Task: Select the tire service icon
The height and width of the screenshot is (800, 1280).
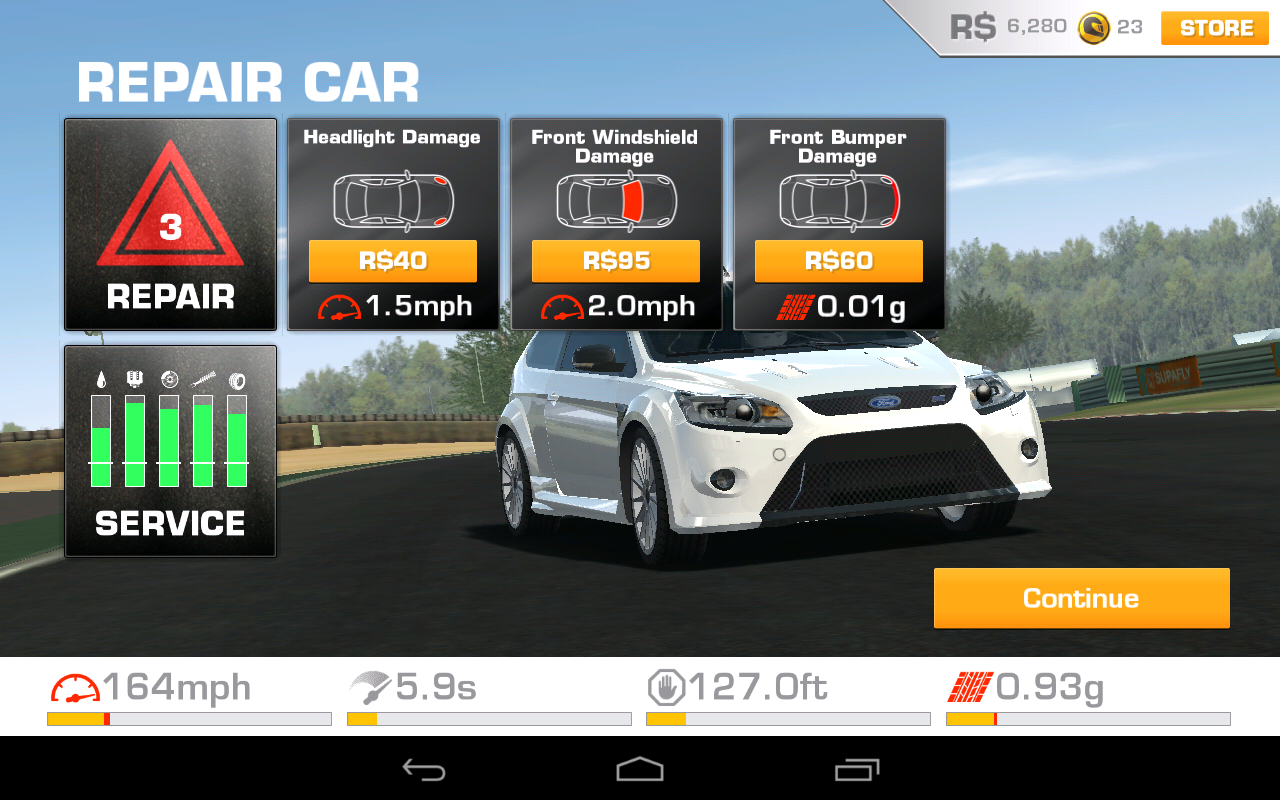Action: [x=238, y=379]
